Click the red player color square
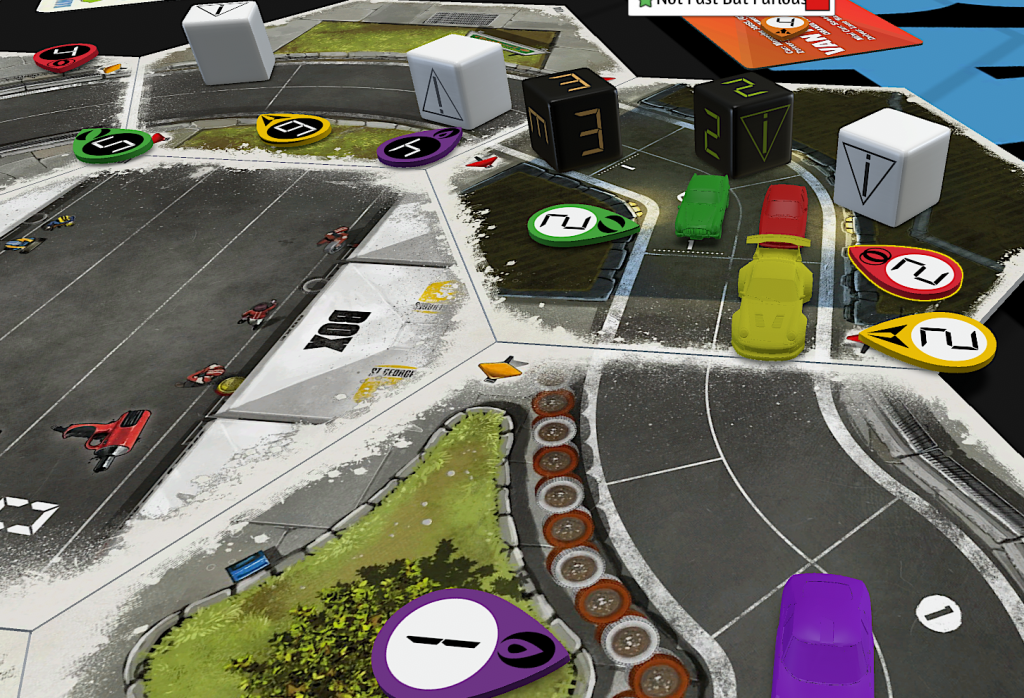The image size is (1024, 698). pos(817,4)
